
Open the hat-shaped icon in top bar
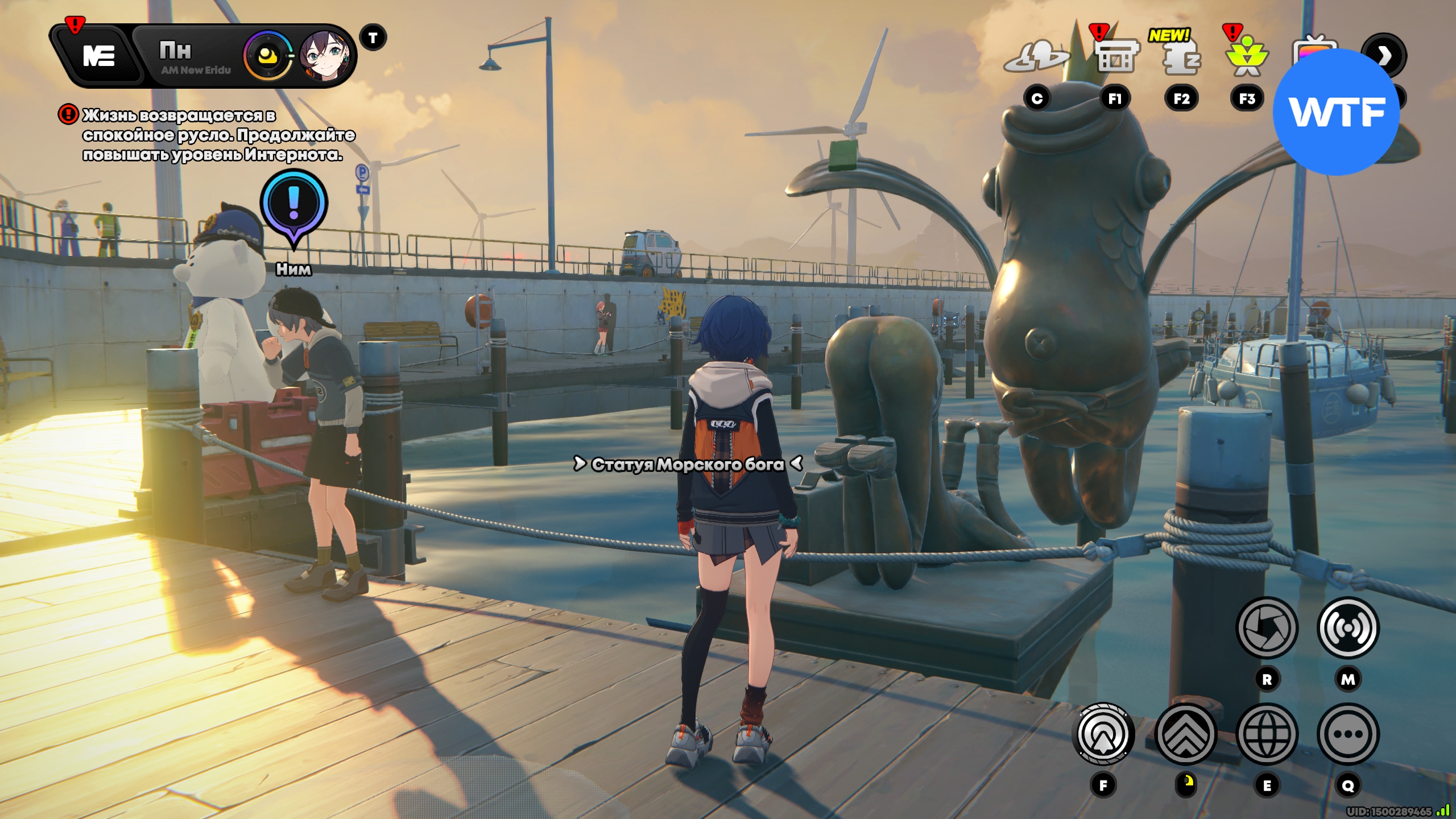[x=1036, y=58]
